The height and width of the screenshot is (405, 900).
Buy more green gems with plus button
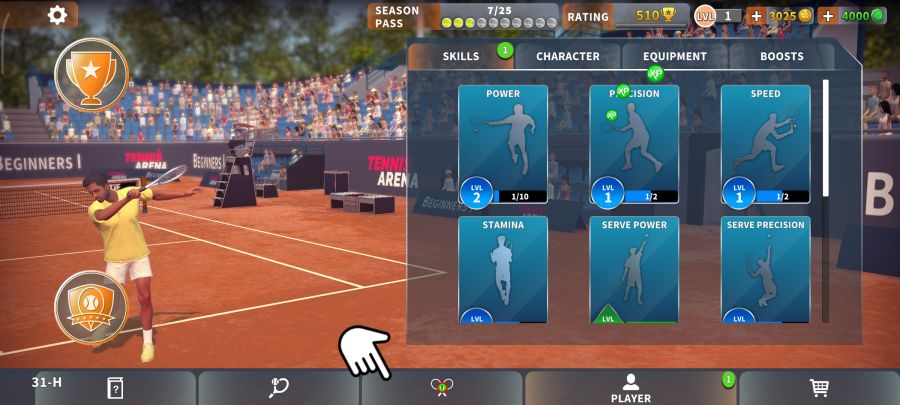tap(828, 16)
